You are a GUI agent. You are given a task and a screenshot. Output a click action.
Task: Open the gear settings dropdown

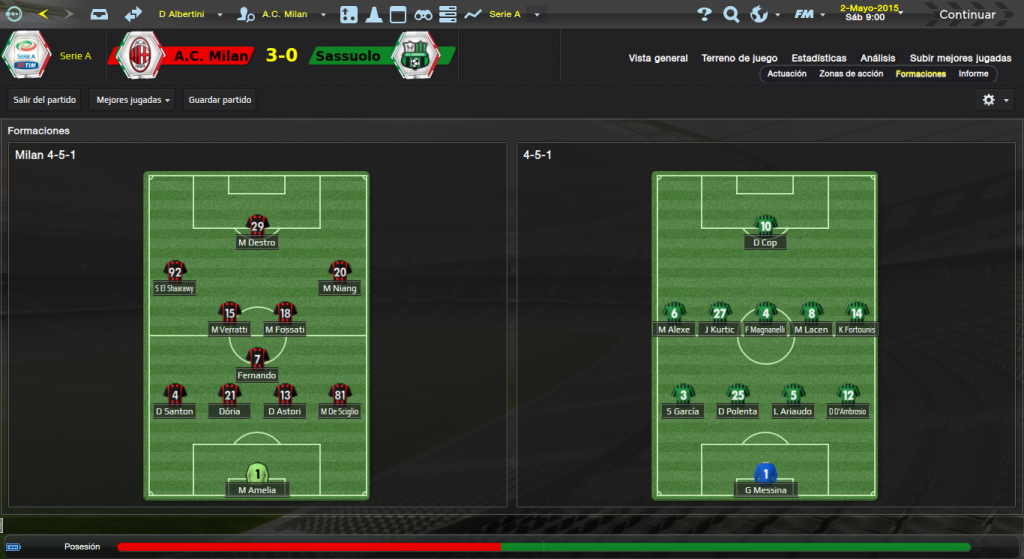click(995, 100)
